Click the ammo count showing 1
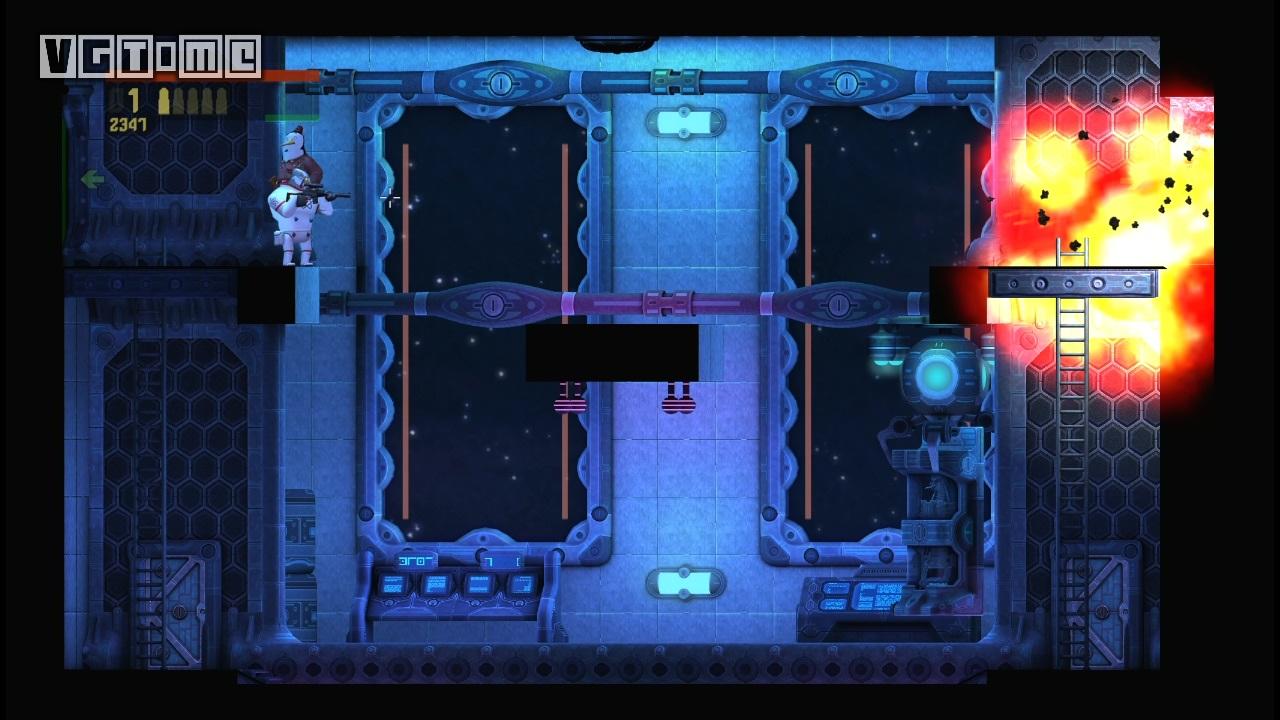Viewport: 1280px width, 720px height. tap(133, 100)
